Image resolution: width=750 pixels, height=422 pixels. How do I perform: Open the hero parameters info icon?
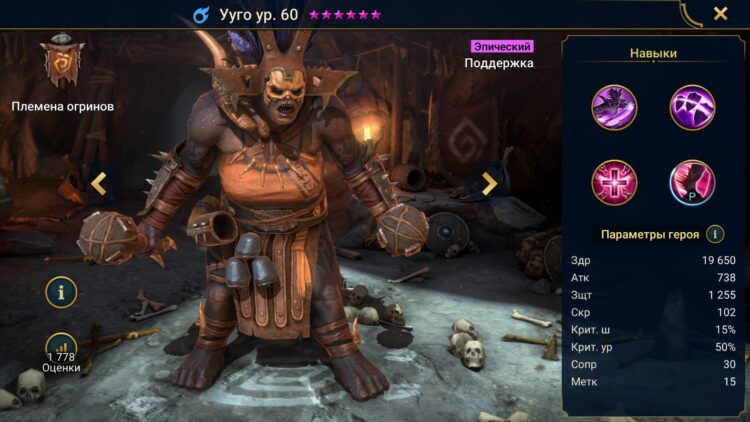(715, 234)
